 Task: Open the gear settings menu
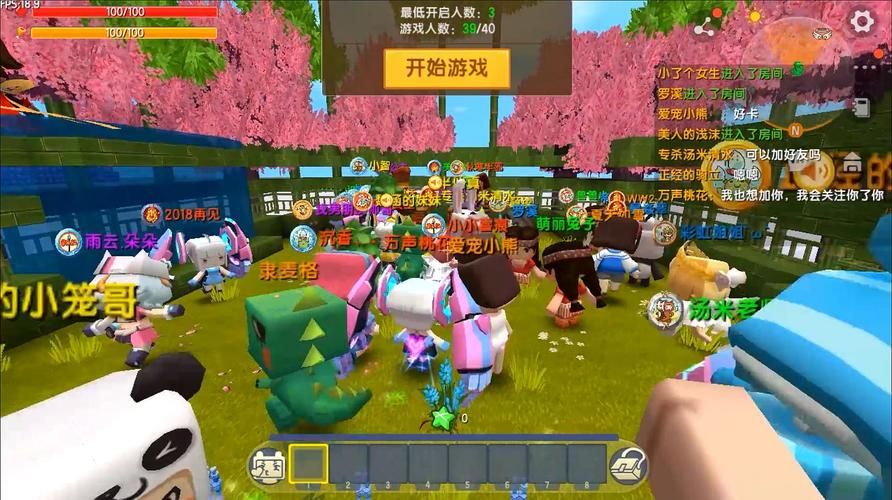(x=862, y=23)
